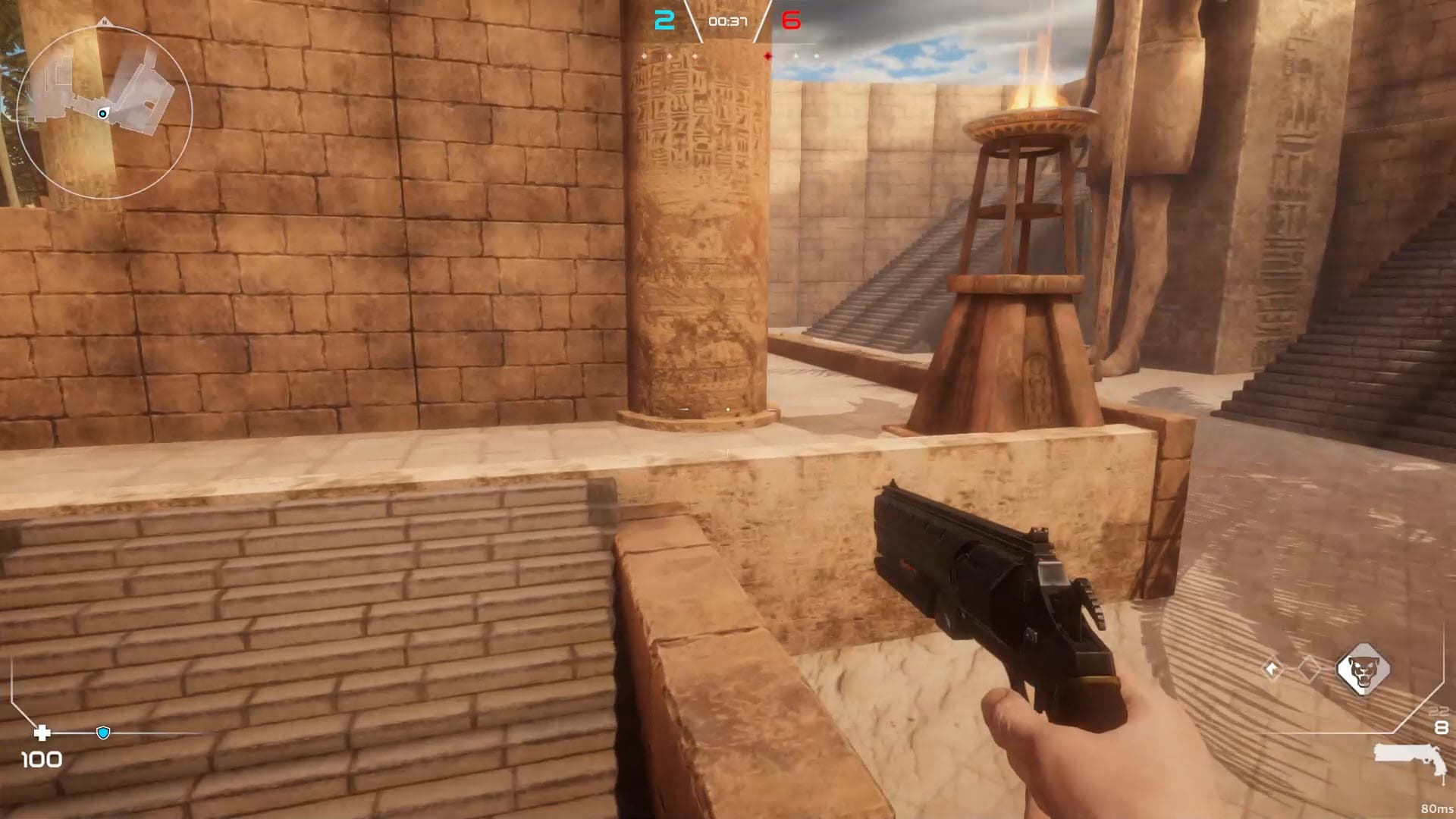Click the blue shield armor icon
The width and height of the screenshot is (1456, 819).
pos(104,733)
